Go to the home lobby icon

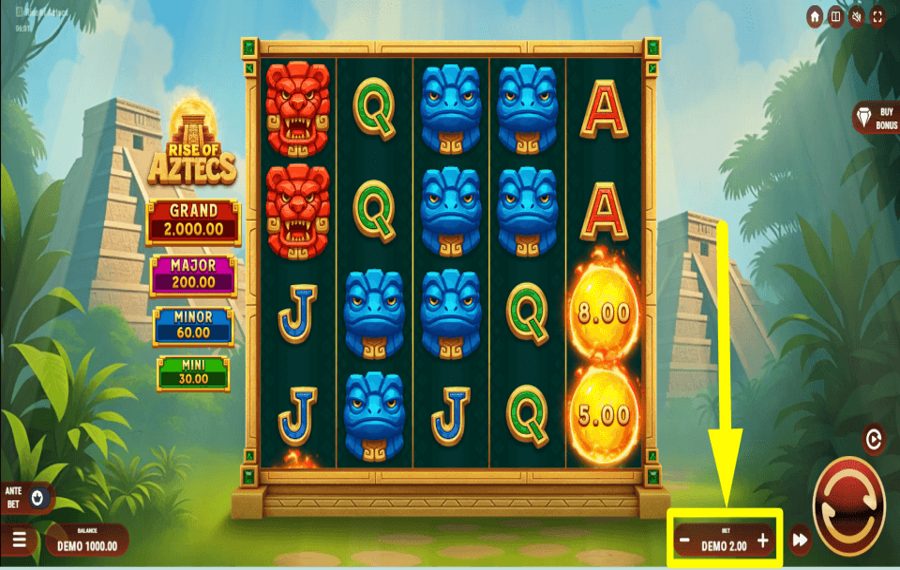[815, 17]
